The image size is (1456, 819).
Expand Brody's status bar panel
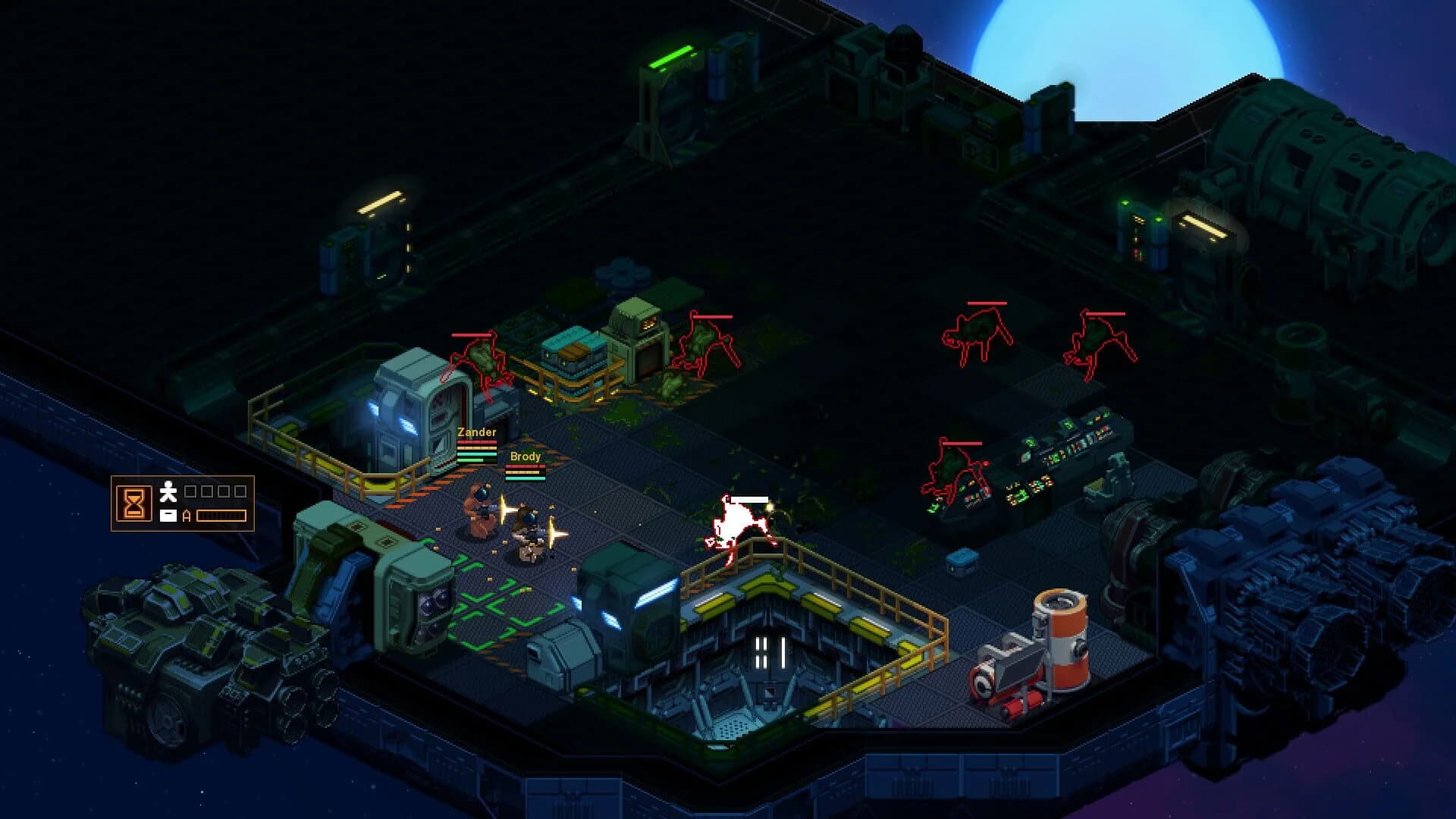[526, 472]
